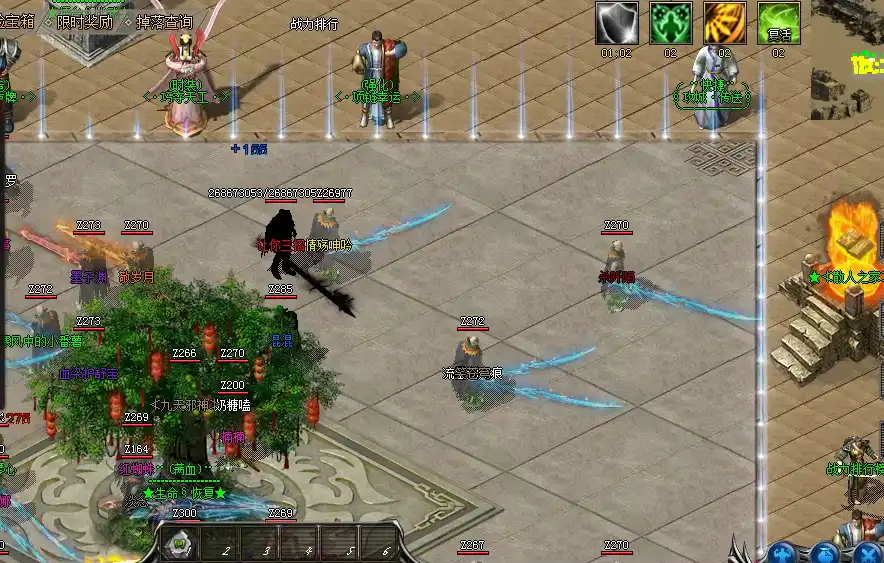Use the item in hotbar slot 1
This screenshot has height=563, width=884.
[x=180, y=545]
